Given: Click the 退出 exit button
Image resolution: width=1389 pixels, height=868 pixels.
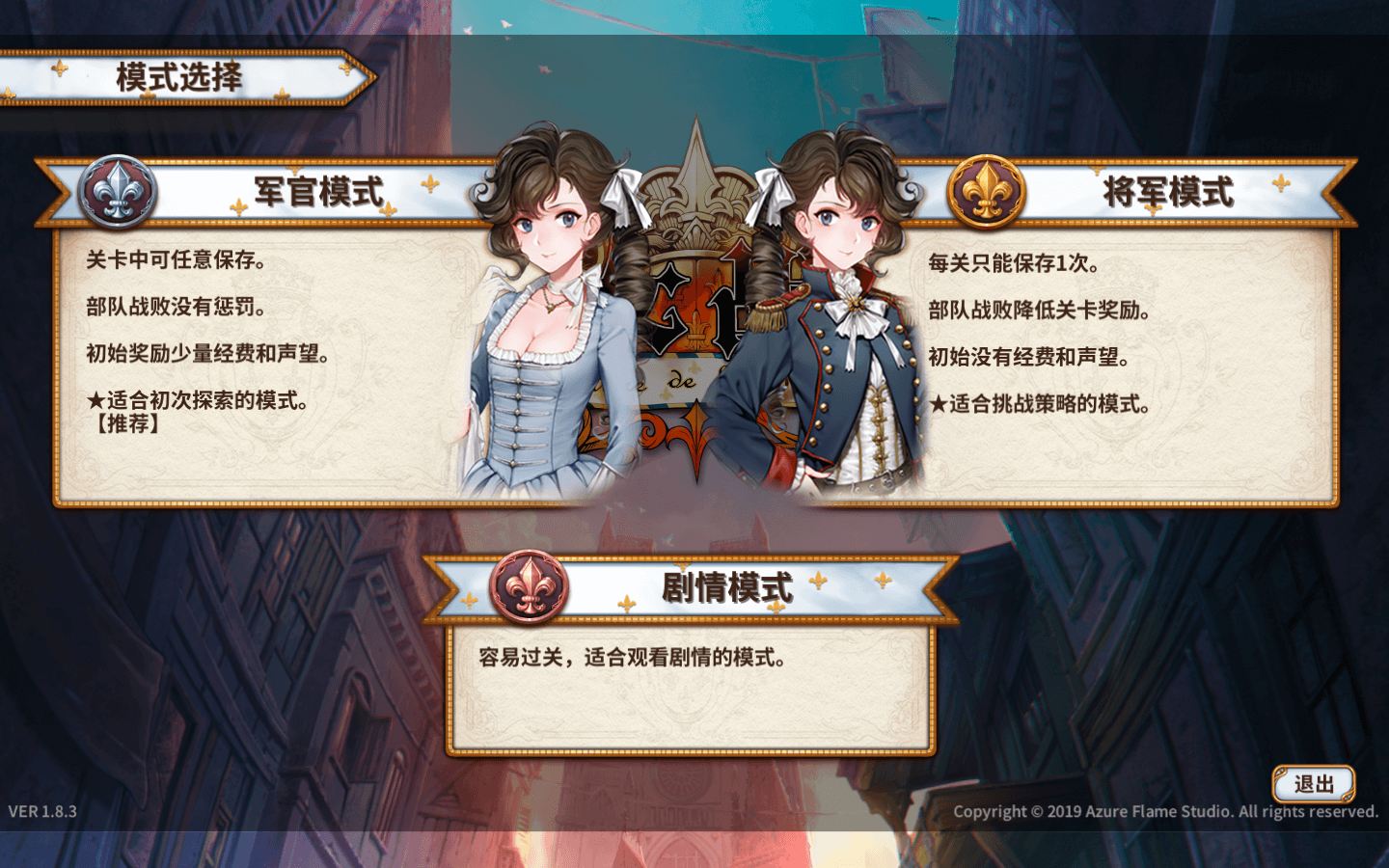Looking at the screenshot, I should point(1314,785).
